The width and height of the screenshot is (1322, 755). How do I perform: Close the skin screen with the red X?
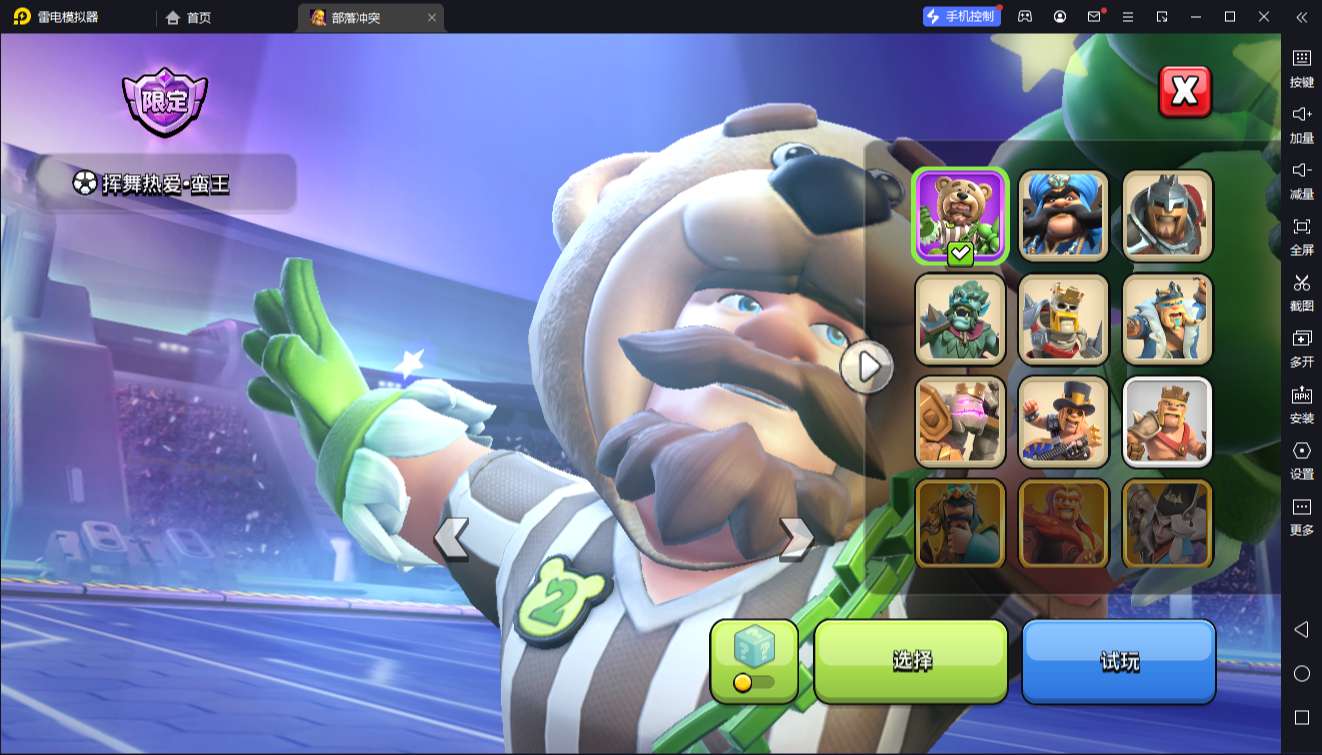[1184, 92]
